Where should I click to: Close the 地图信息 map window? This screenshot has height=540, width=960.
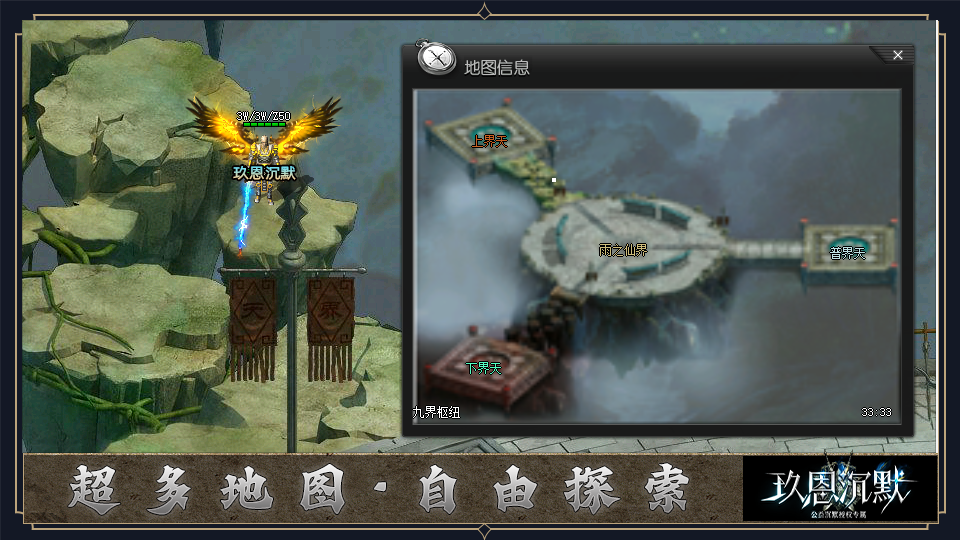[x=897, y=55]
